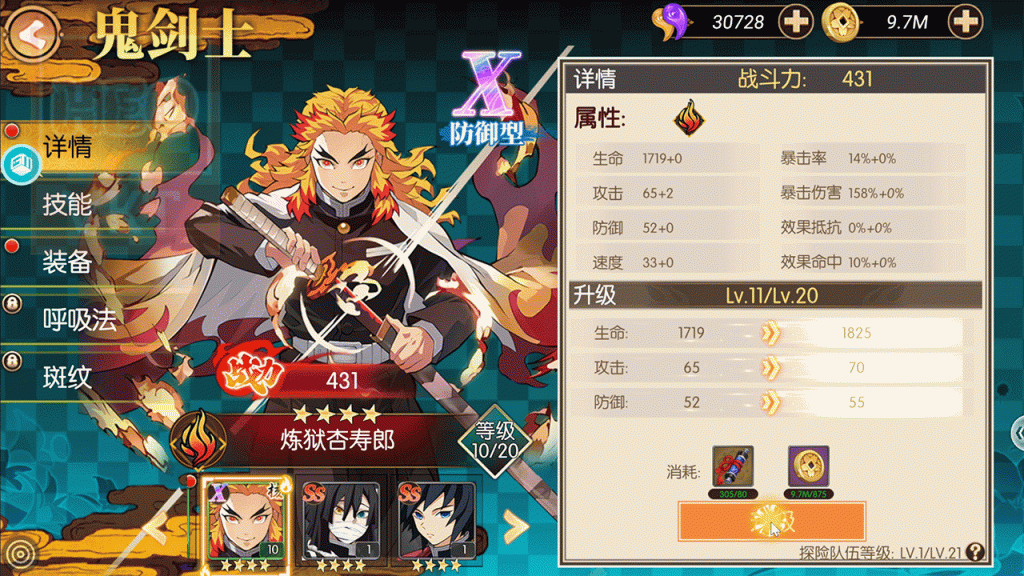Screen dimensions: 1024x576
Task: Inspect the red scroll upgrade material
Action: (x=733, y=466)
